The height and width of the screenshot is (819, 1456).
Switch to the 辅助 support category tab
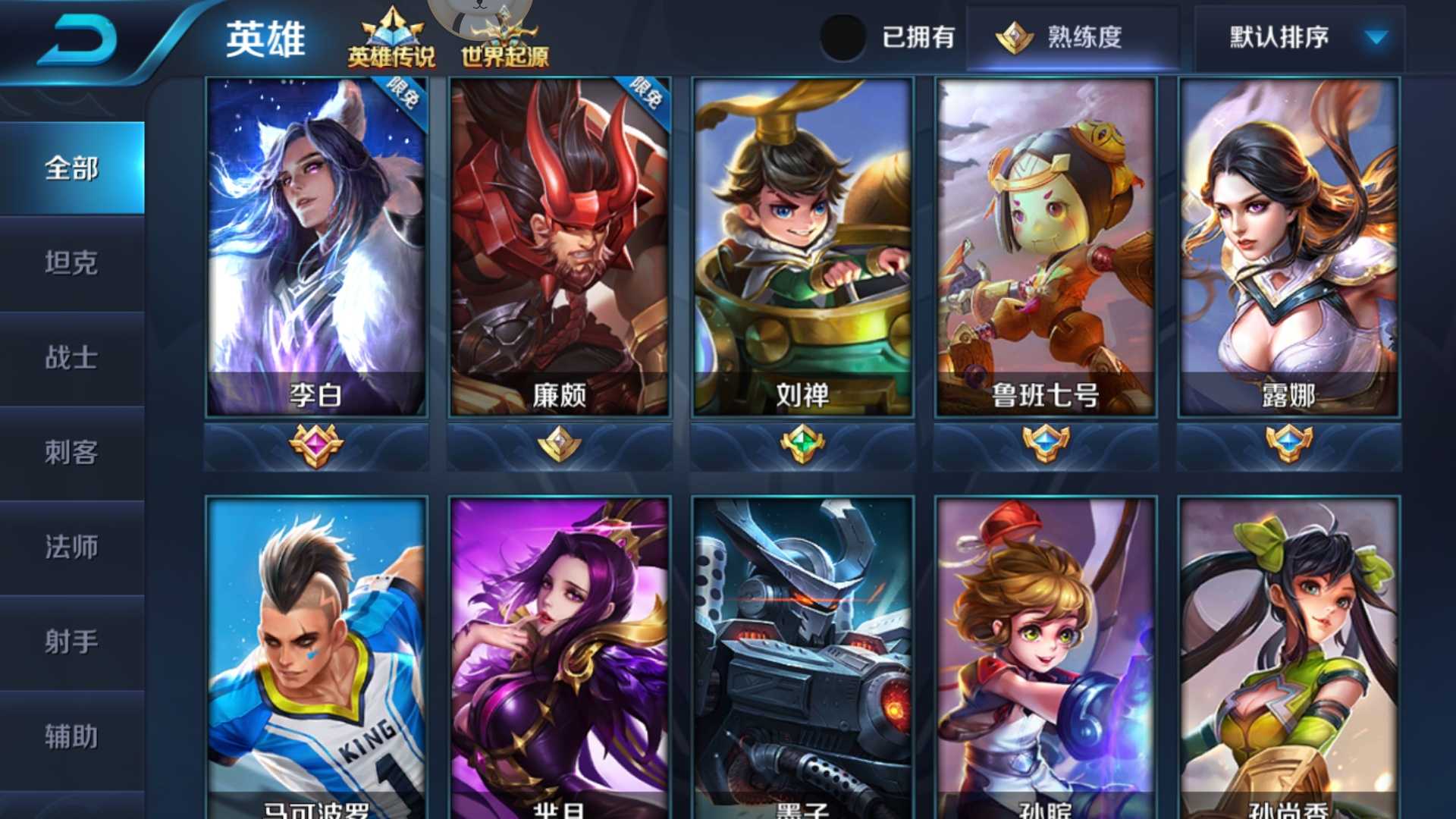point(72,734)
